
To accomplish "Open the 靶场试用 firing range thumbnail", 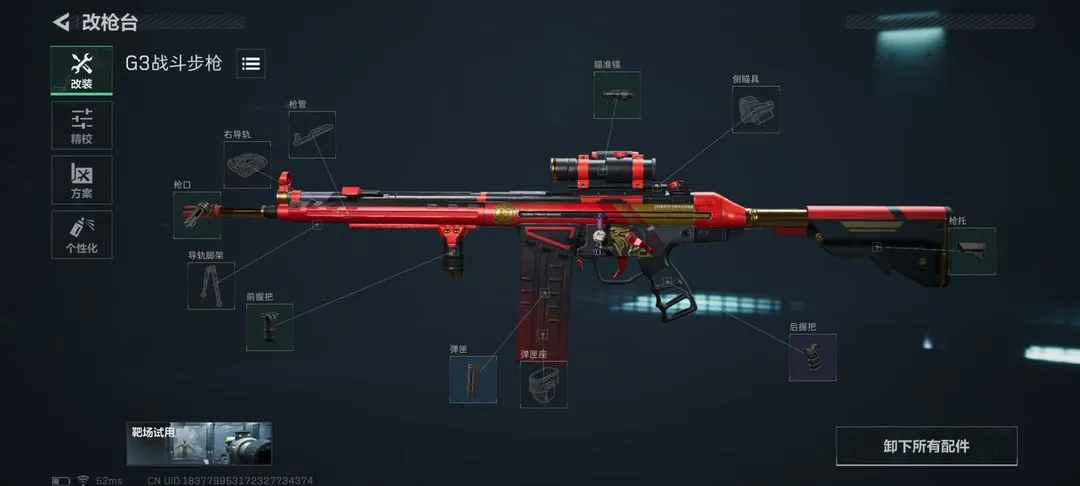I will point(199,443).
